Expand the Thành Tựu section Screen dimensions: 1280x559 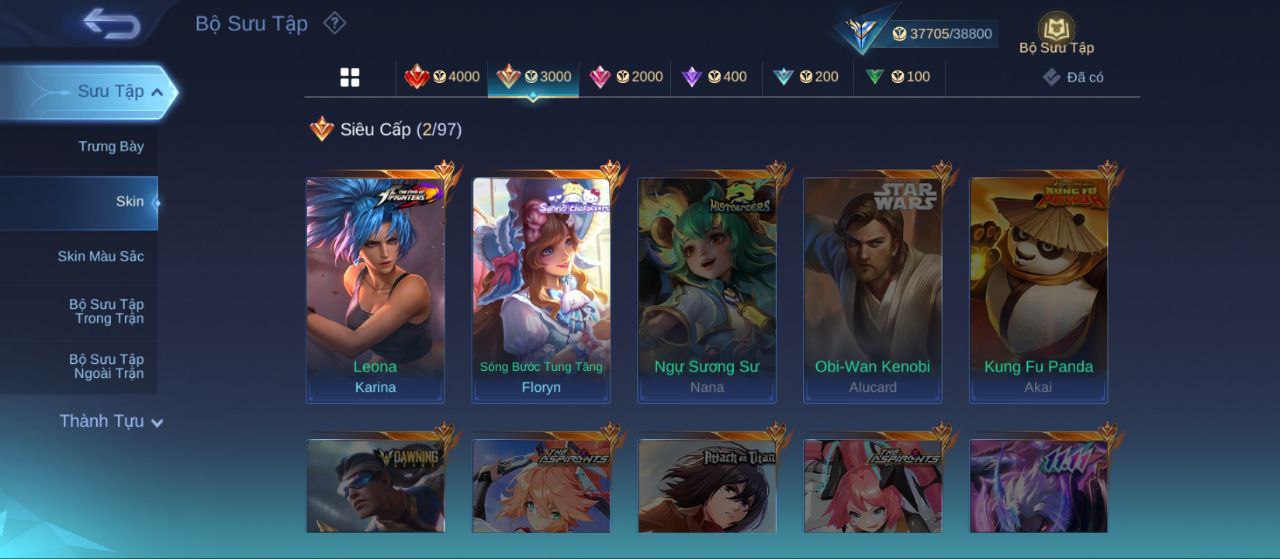110,422
